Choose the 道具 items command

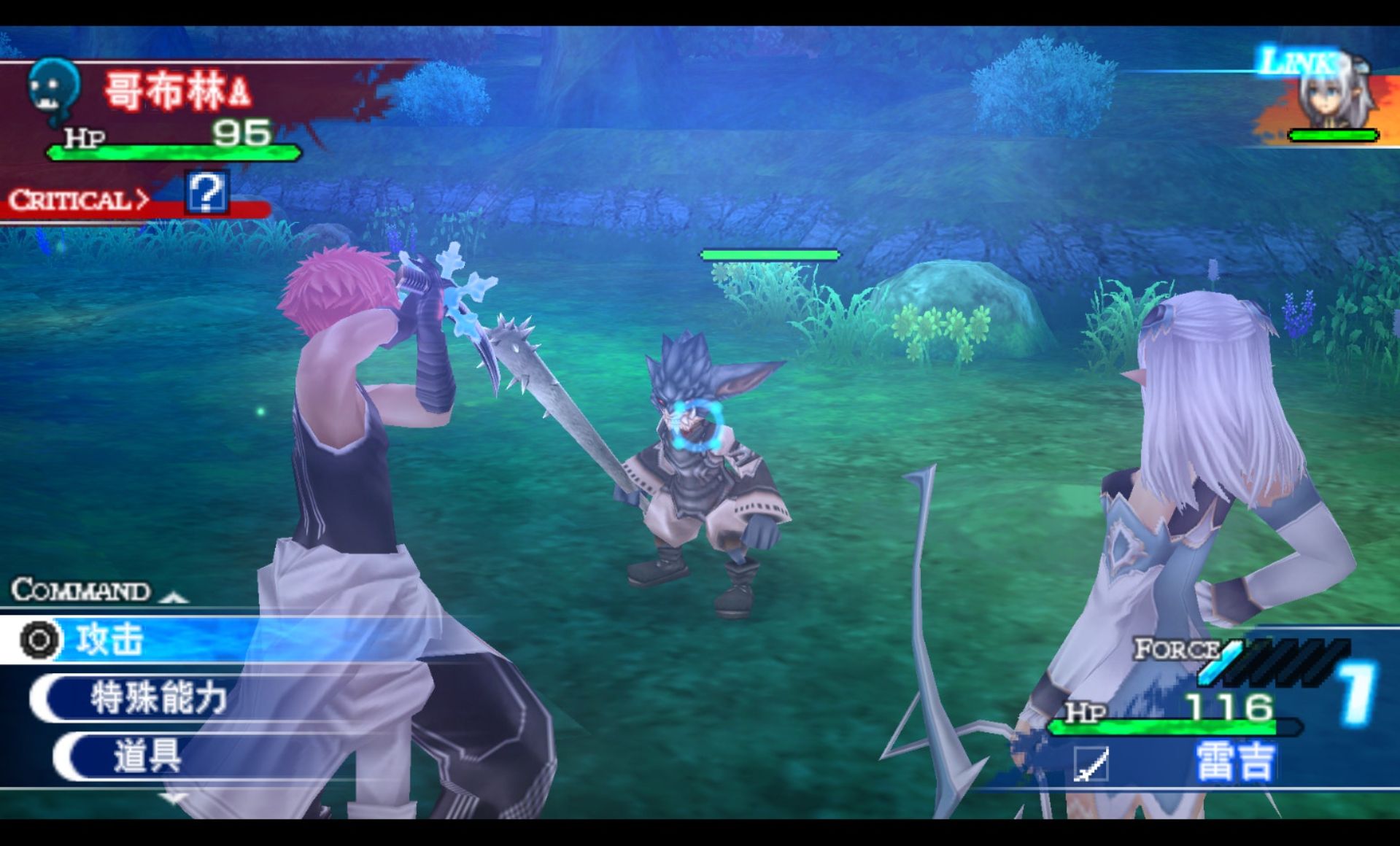(147, 755)
